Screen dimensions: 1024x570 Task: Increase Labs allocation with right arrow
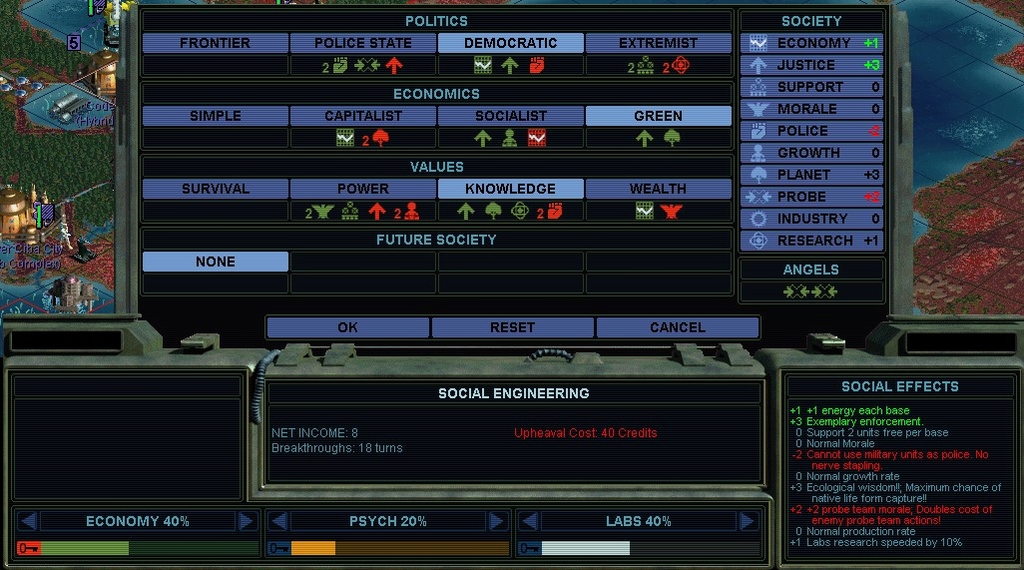click(x=747, y=521)
